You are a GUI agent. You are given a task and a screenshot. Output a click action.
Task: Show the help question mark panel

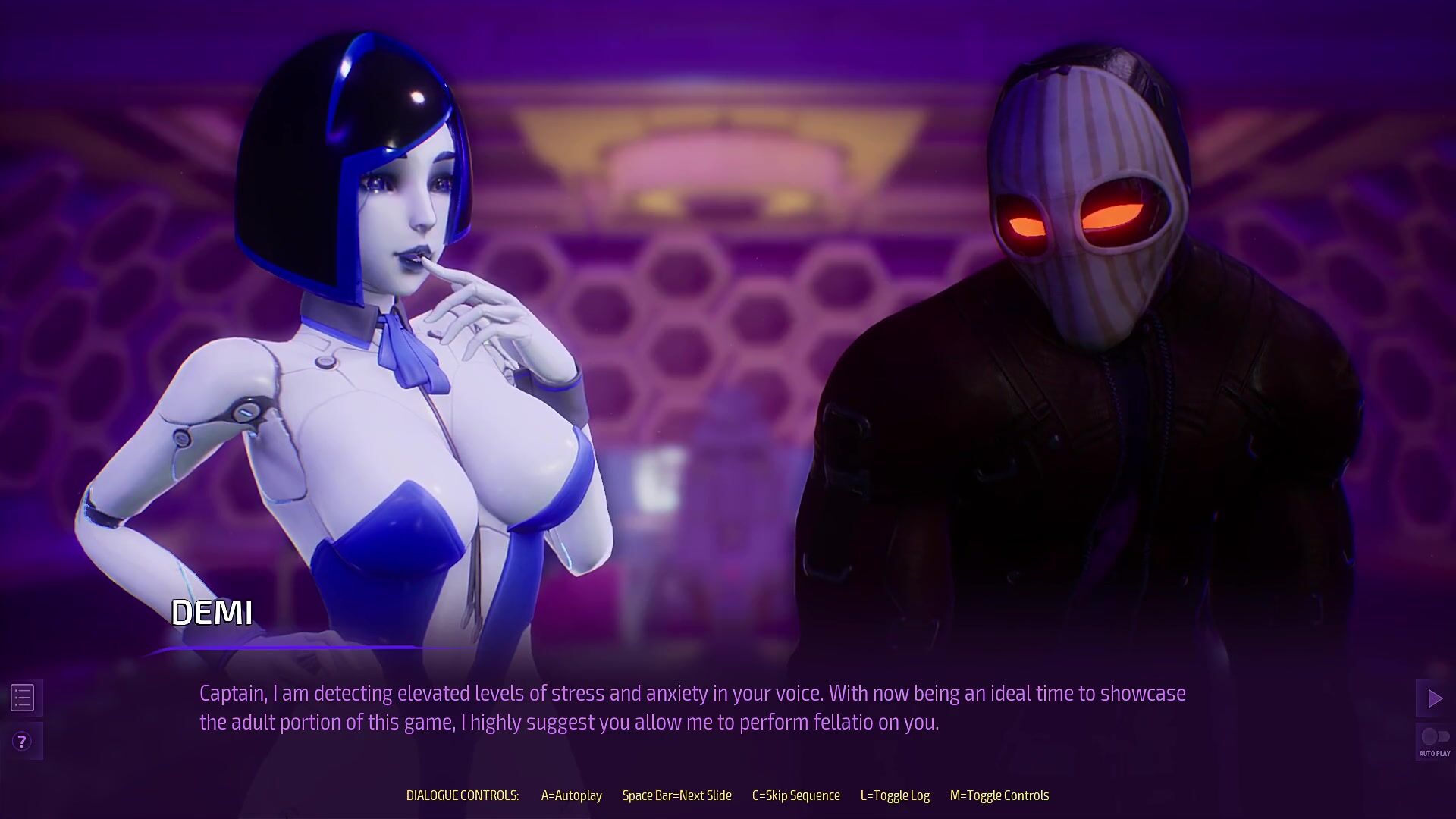(22, 741)
